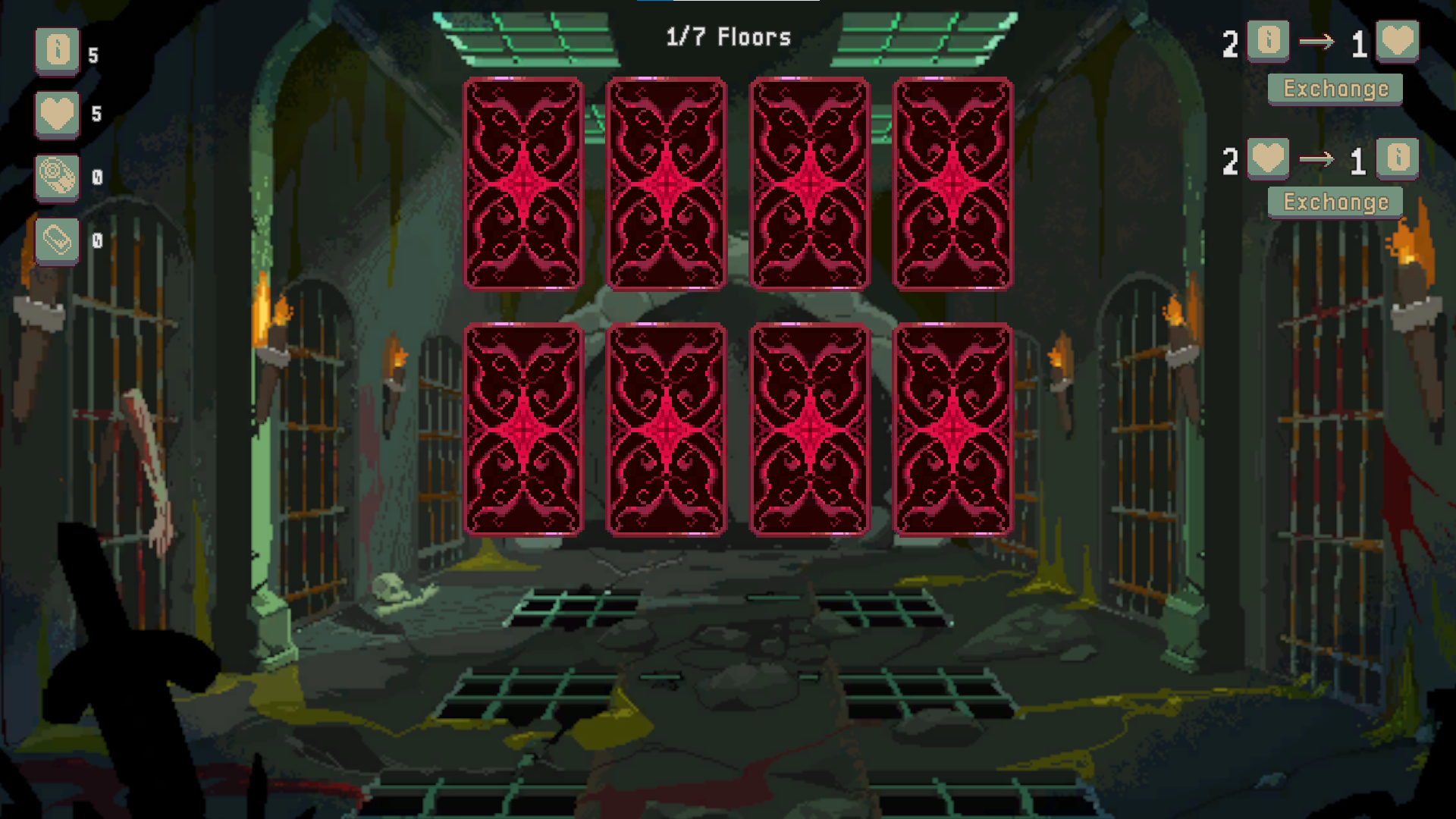Click the heart icon next to the 1
1456x819 pixels.
click(x=1399, y=42)
